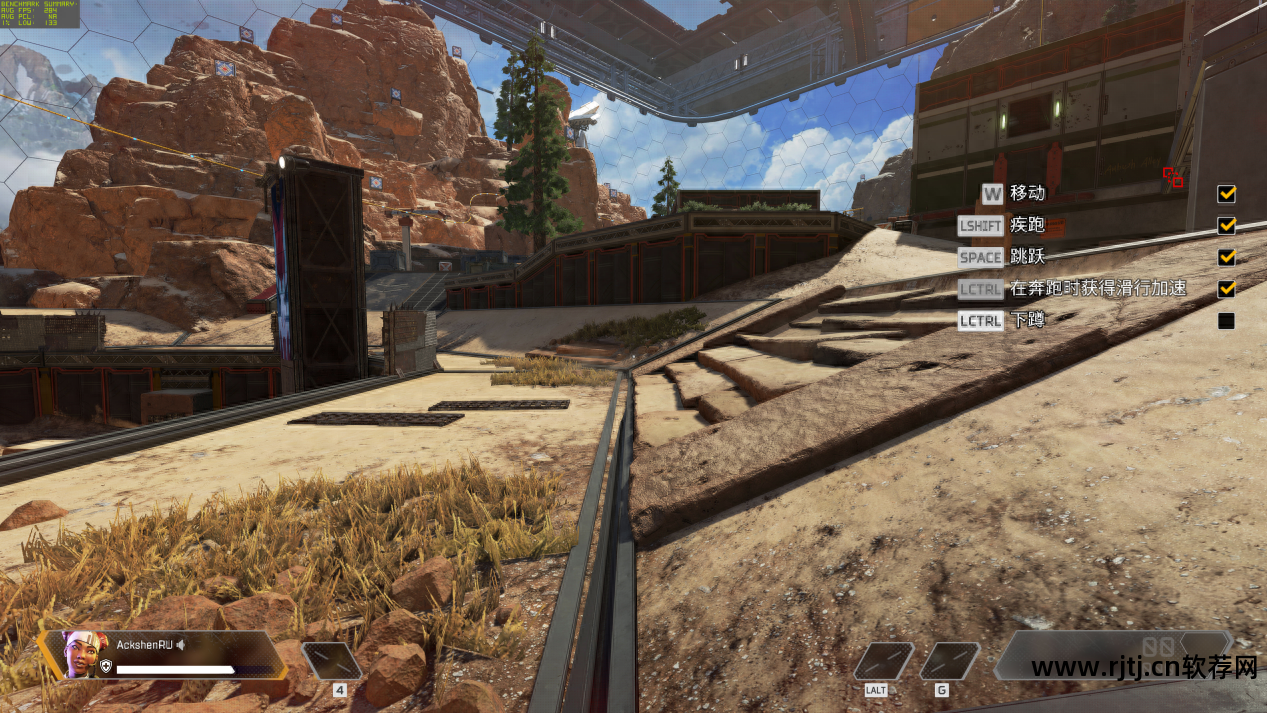Click the Lifeline legend portrait
The width and height of the screenshot is (1267, 713).
coord(81,654)
